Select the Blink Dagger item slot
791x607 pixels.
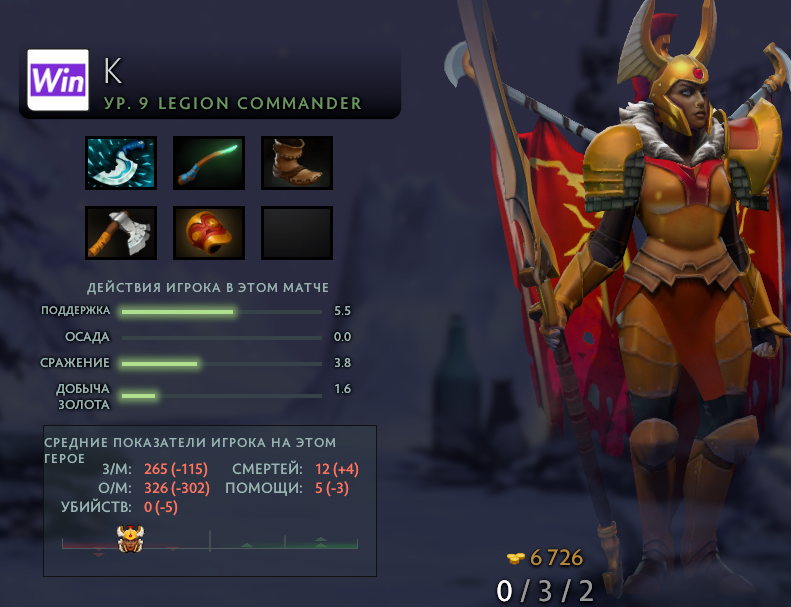121,163
